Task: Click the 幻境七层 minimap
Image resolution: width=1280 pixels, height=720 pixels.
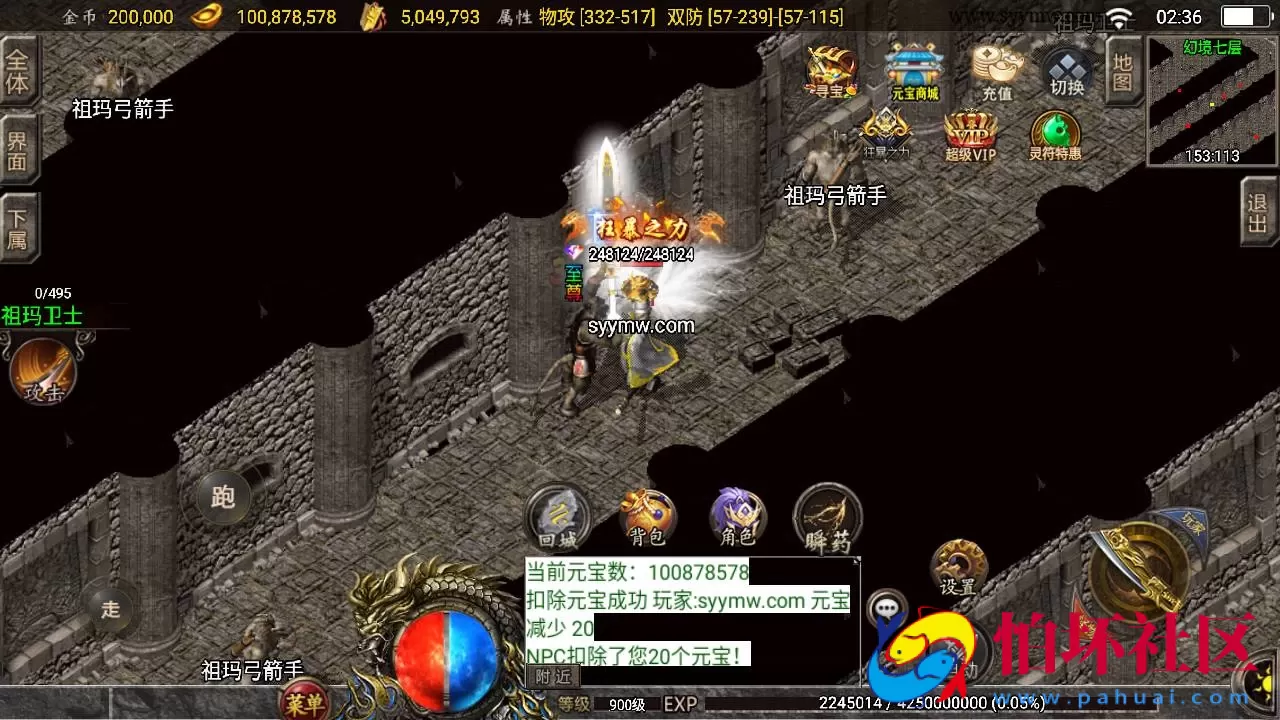Action: click(x=1211, y=97)
